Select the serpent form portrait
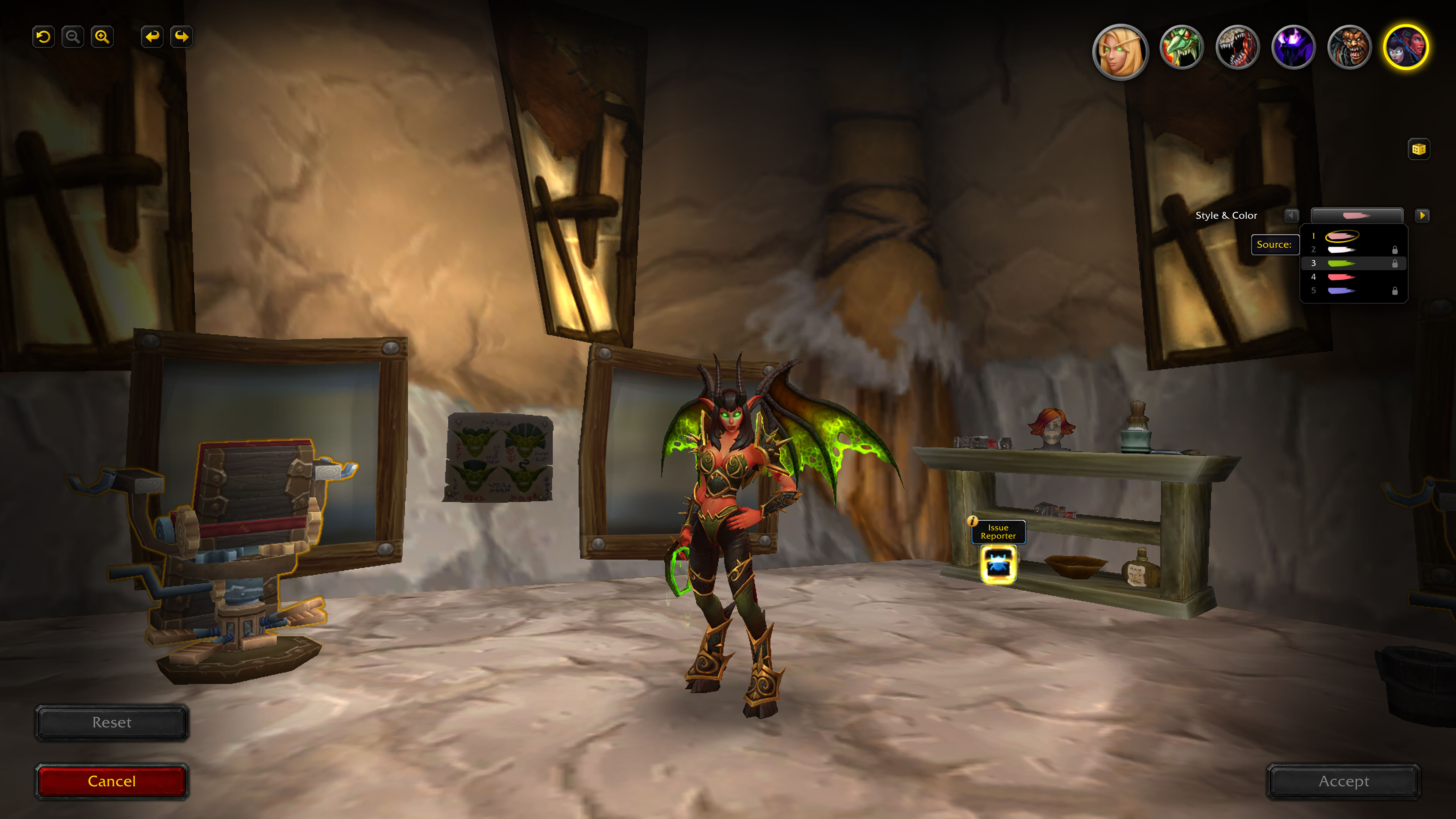The width and height of the screenshot is (1456, 819). tap(1181, 48)
